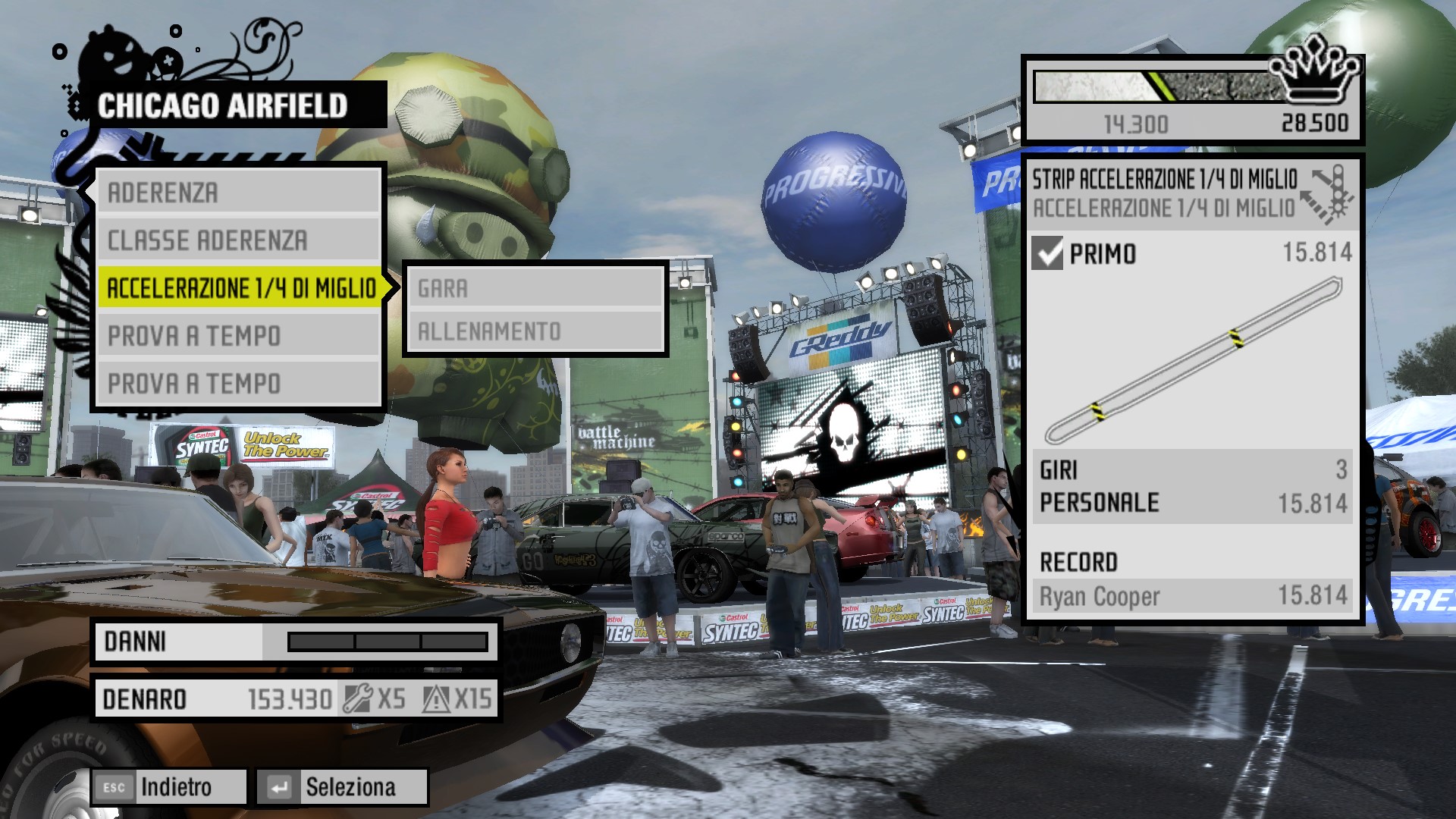Select the top Aderenza event entry

pyautogui.click(x=238, y=193)
